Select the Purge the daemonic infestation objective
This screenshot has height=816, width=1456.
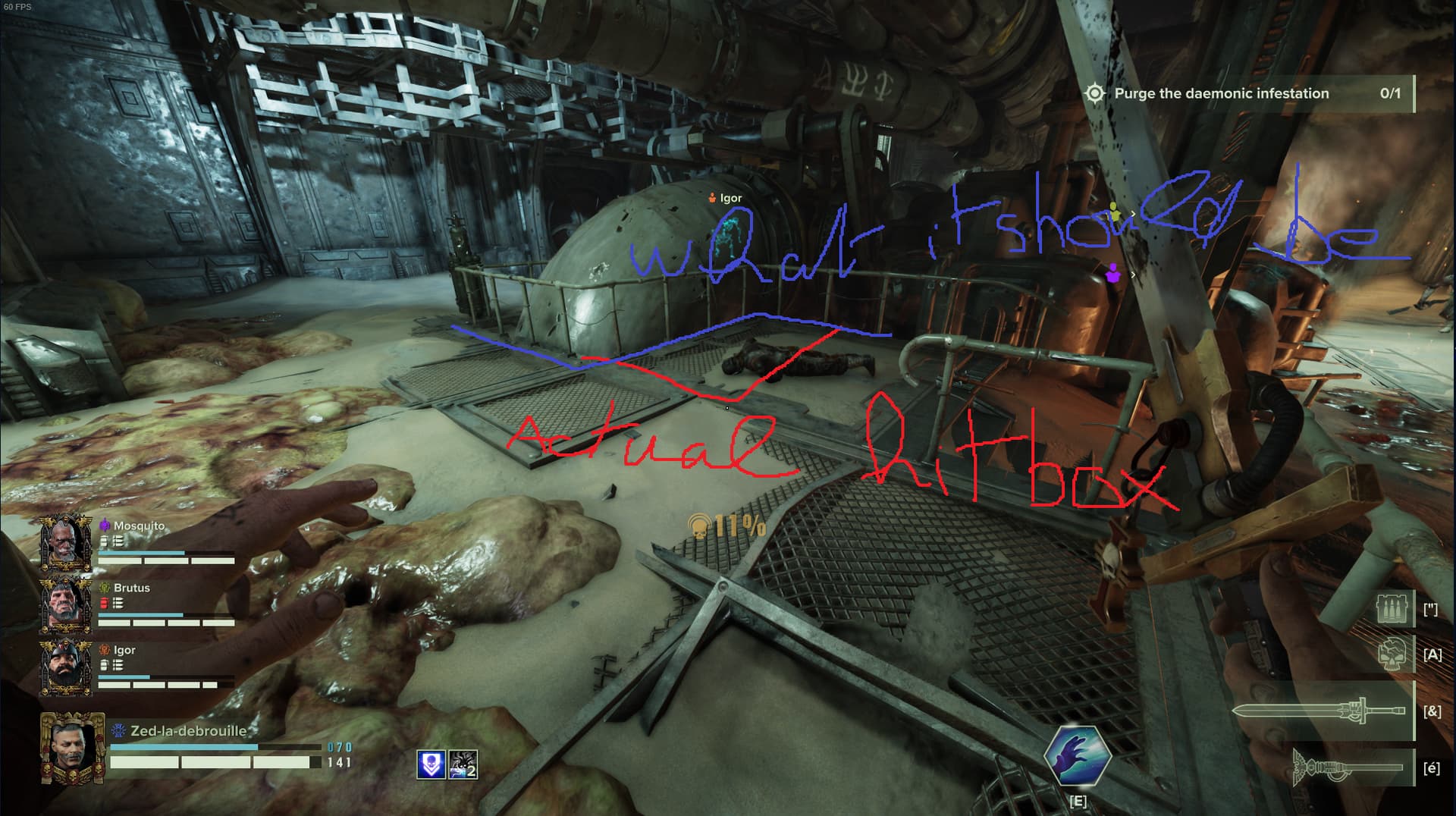pos(1221,93)
